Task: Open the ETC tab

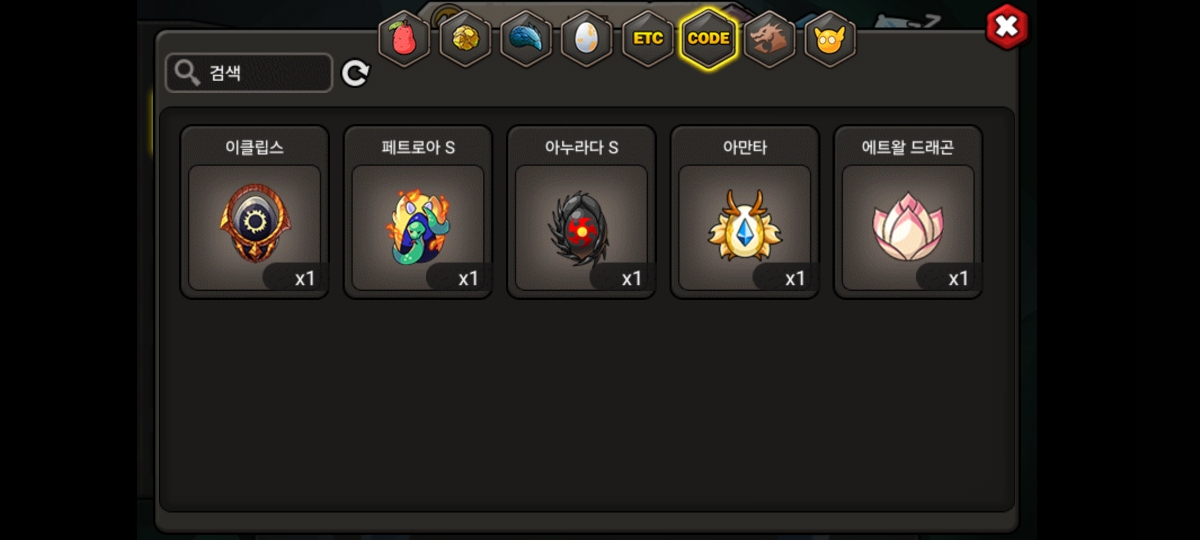Action: pos(648,39)
